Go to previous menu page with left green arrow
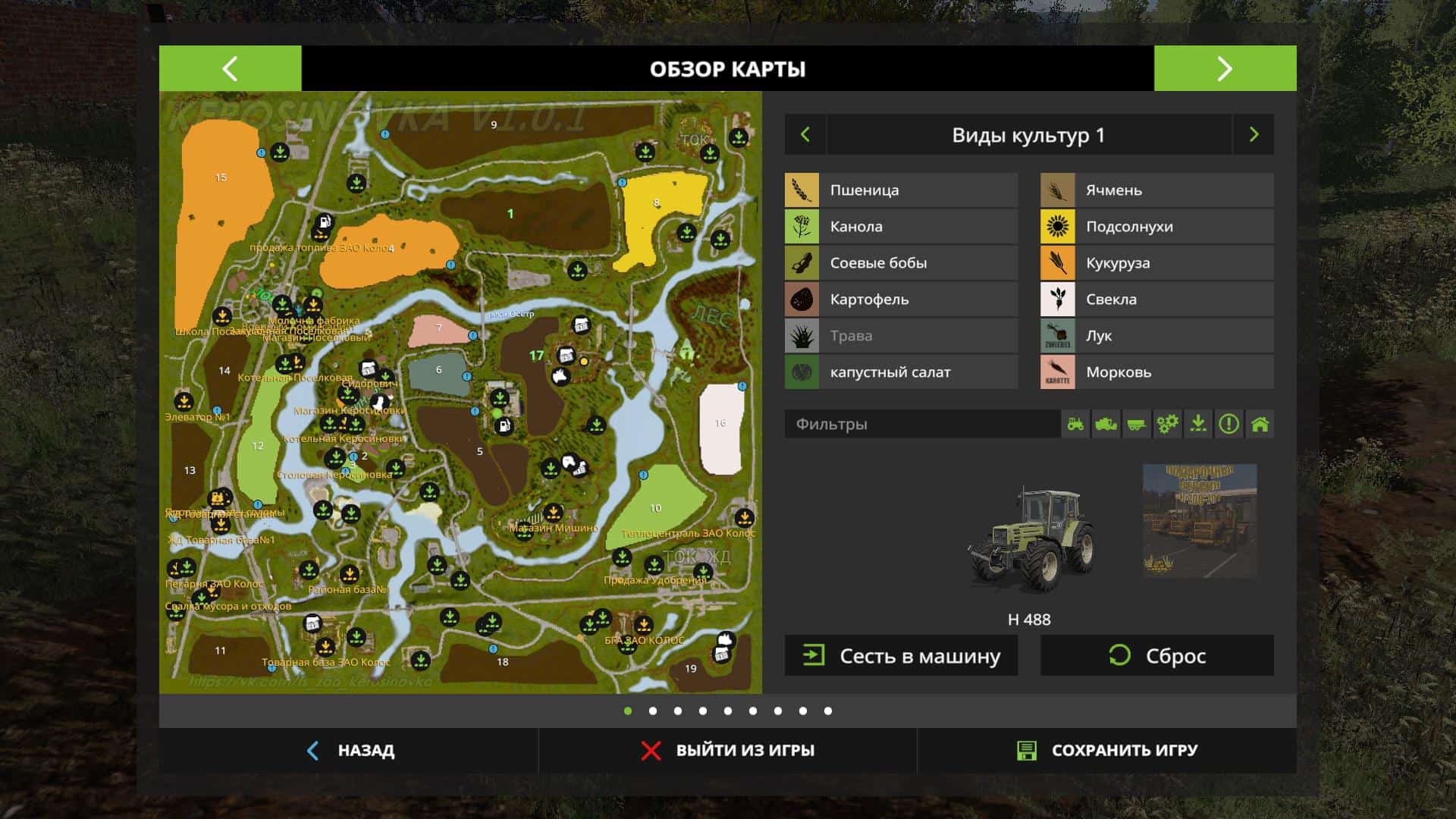Screen dimensions: 1456x819 coord(230,68)
